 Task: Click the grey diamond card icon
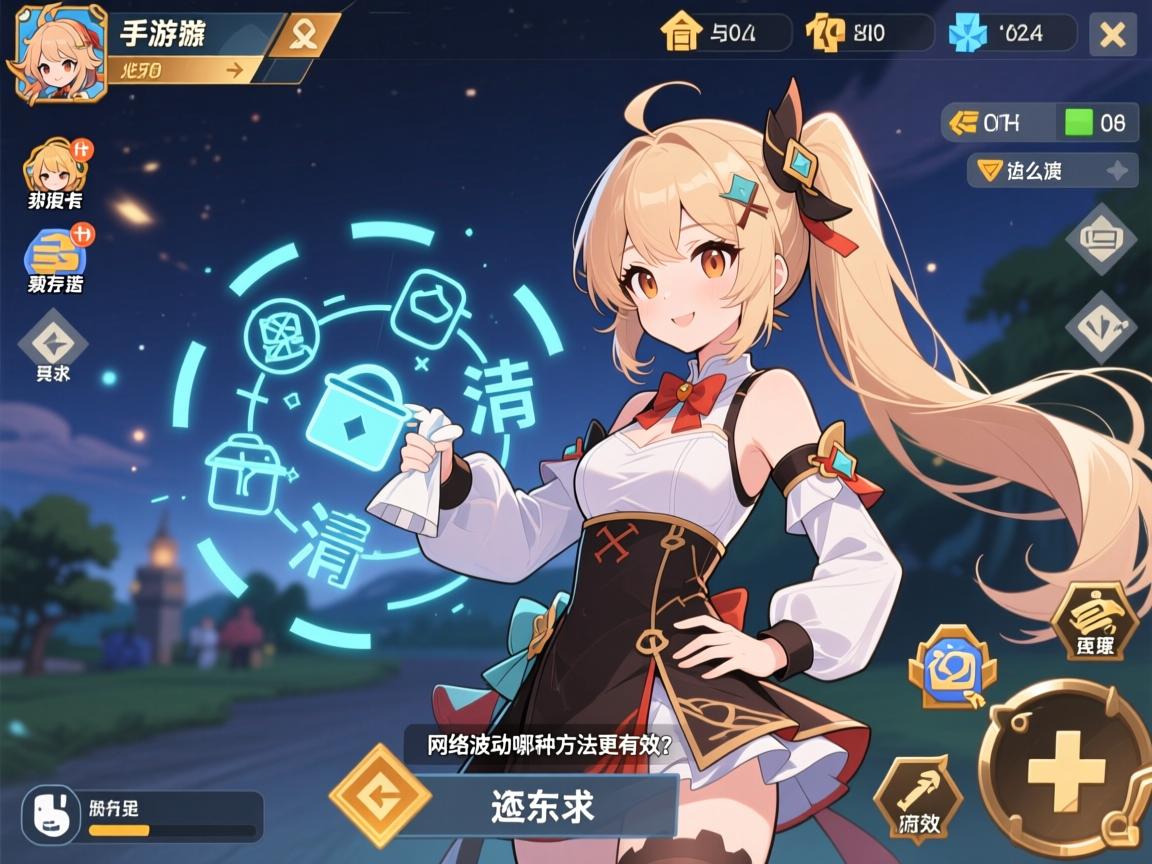tap(1100, 239)
